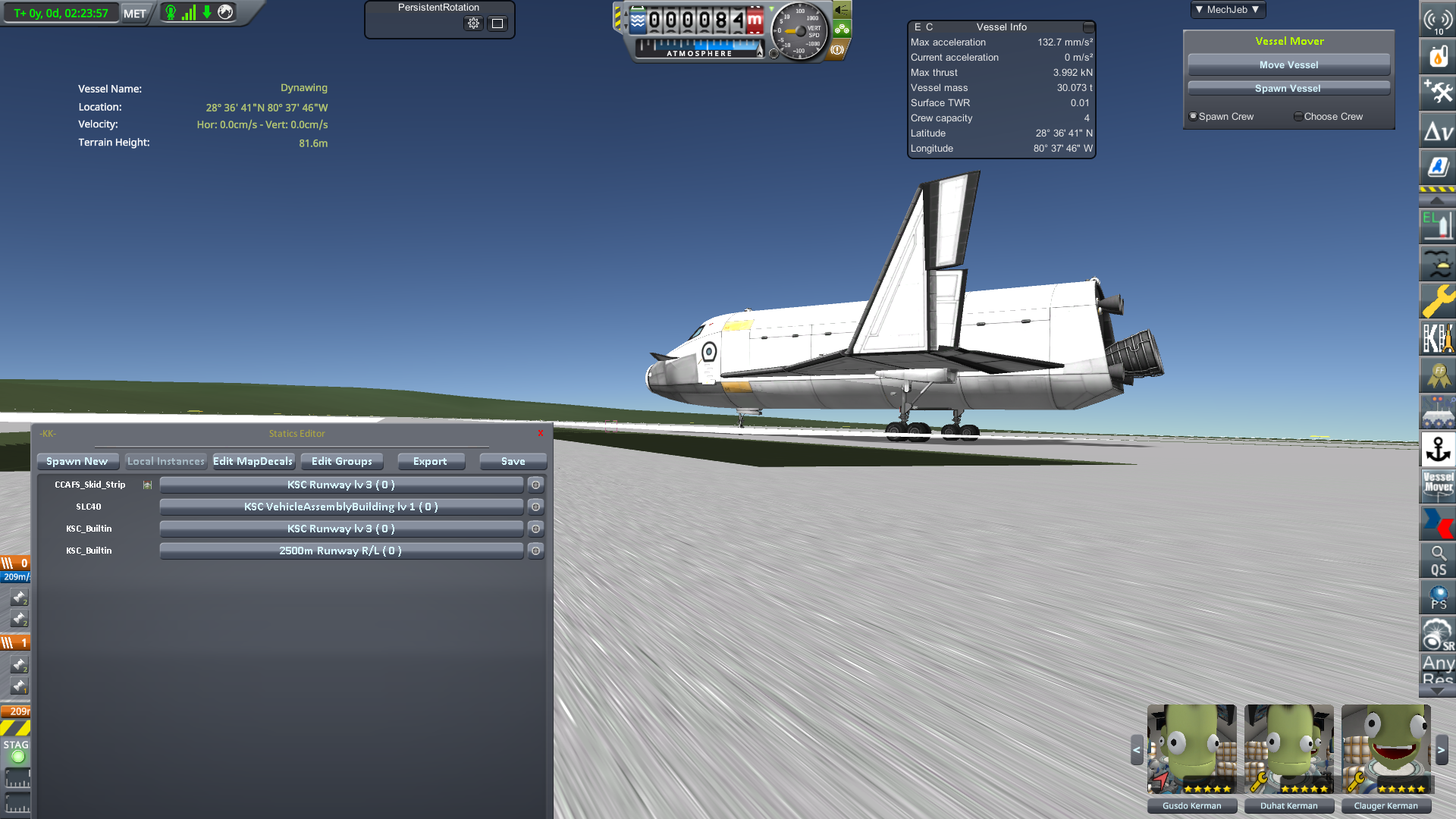Click Export in the Statics Editor

[431, 461]
